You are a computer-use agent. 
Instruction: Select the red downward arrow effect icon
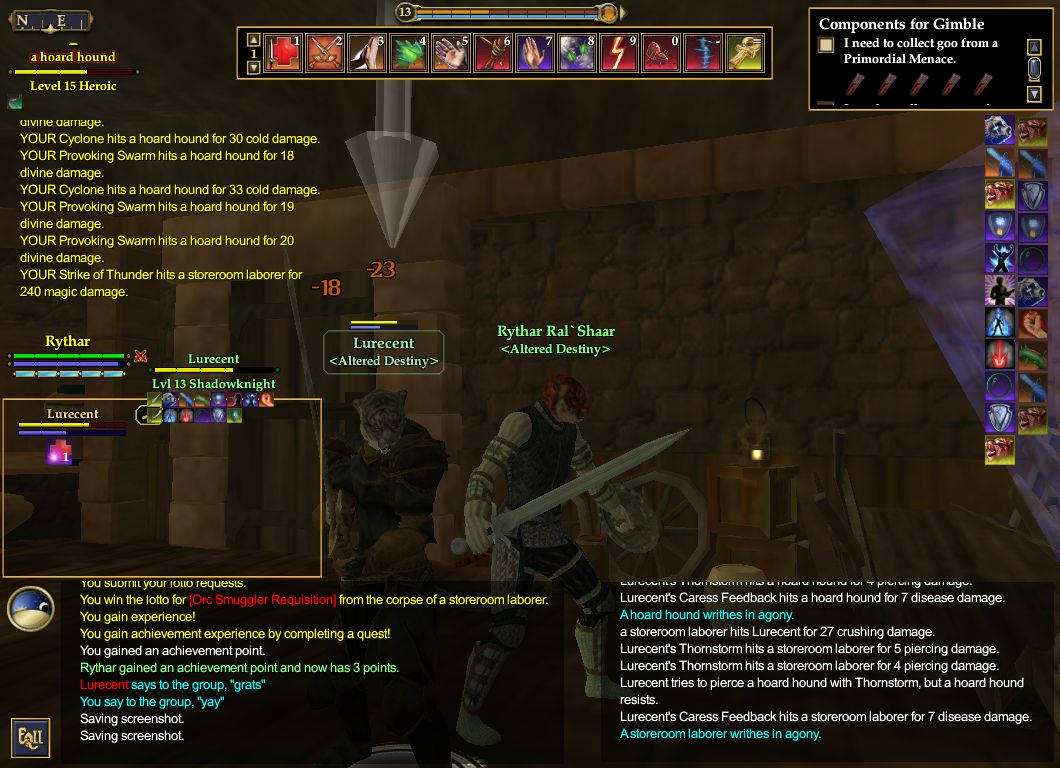(x=1000, y=353)
